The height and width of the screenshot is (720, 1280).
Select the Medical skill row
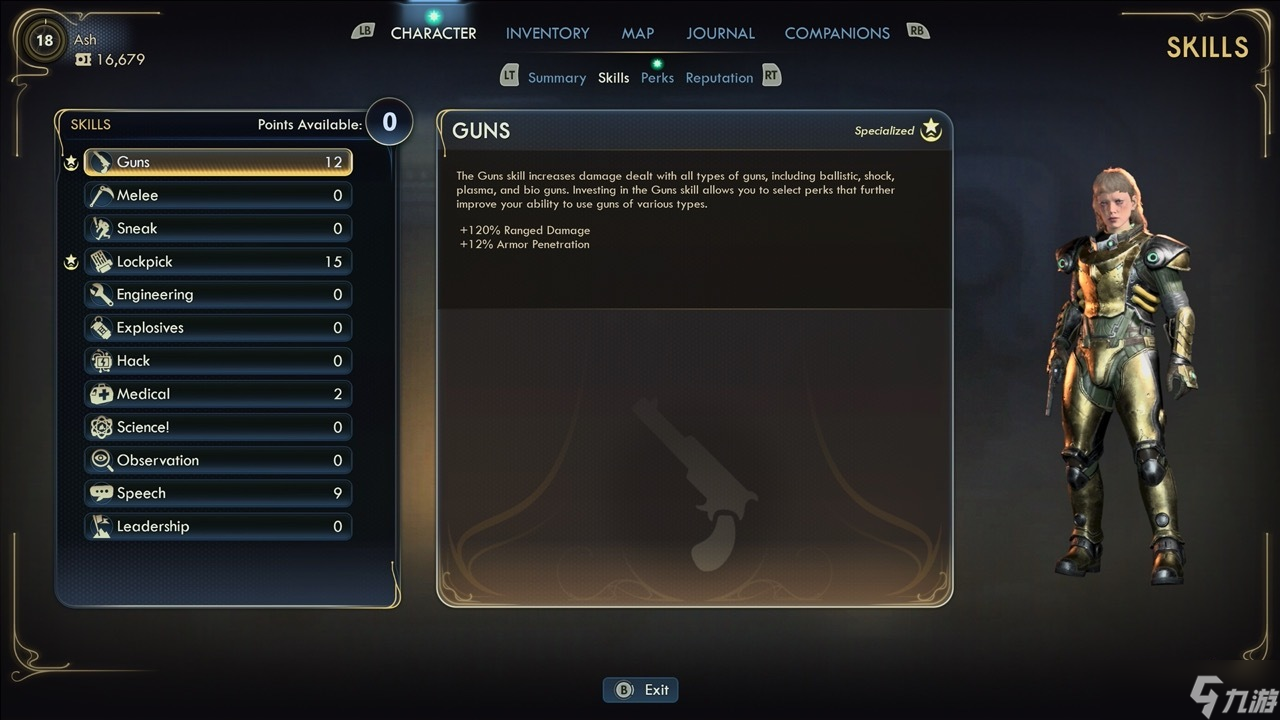click(x=218, y=393)
